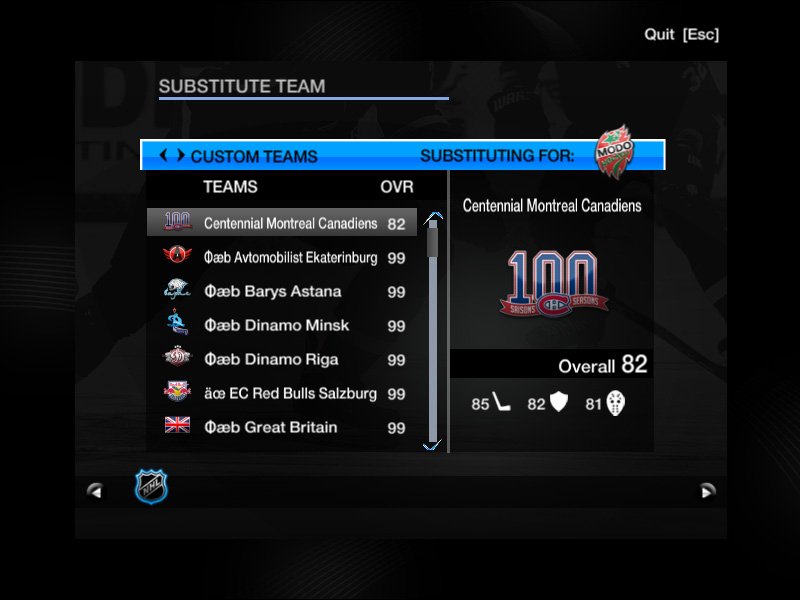The width and height of the screenshot is (800, 600).
Task: Click left arrow beside Custom Teams
Action: [x=163, y=156]
